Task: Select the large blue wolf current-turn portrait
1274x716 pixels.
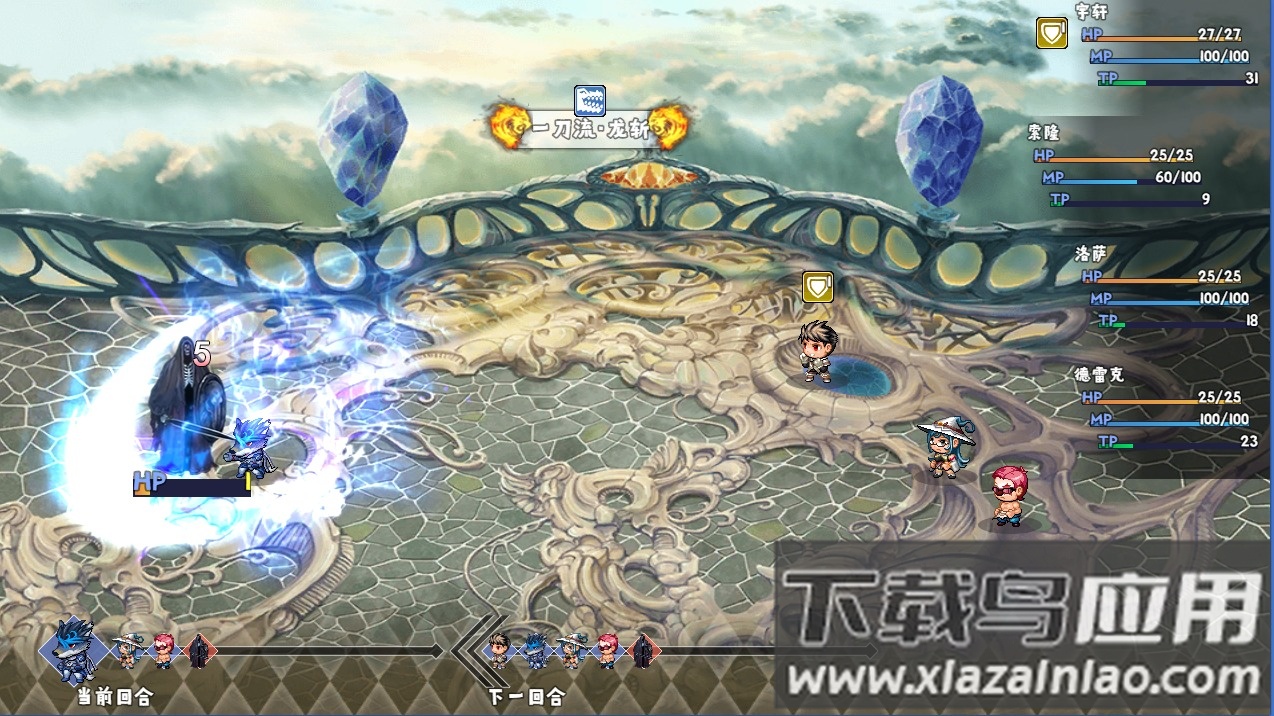Action: click(x=76, y=649)
